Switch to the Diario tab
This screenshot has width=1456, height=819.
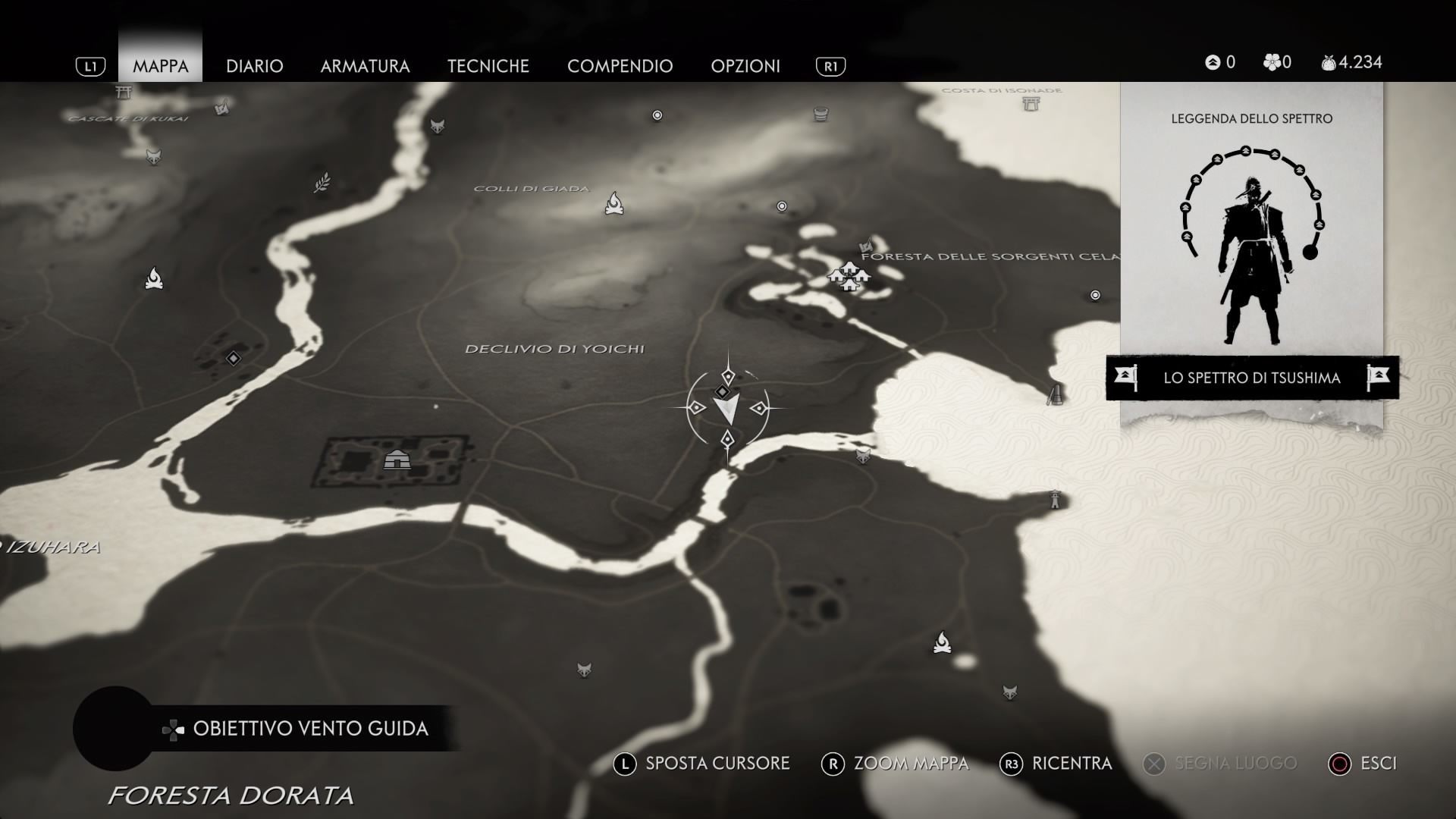tap(254, 66)
